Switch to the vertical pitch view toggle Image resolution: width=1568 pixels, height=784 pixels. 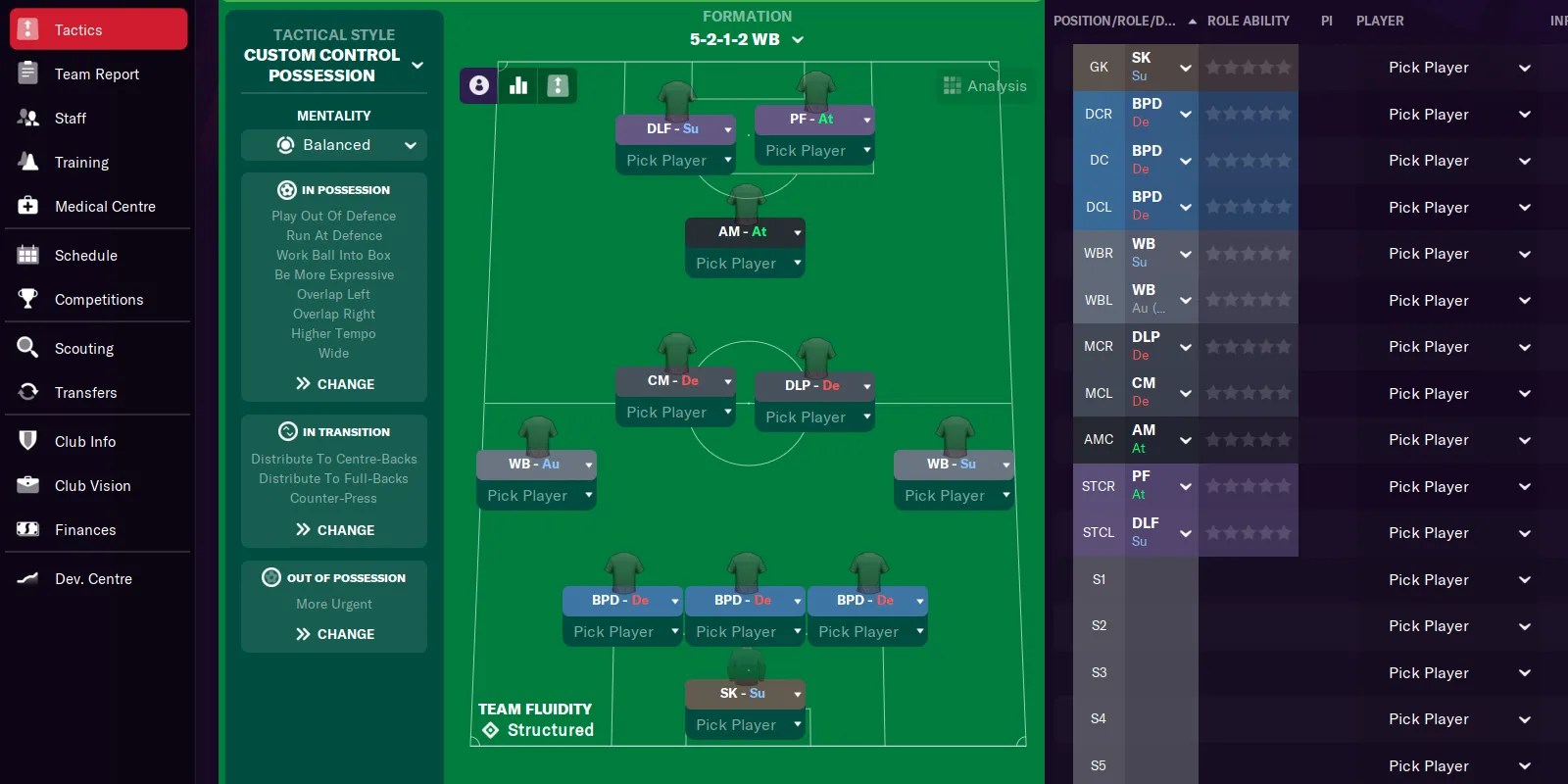point(558,85)
